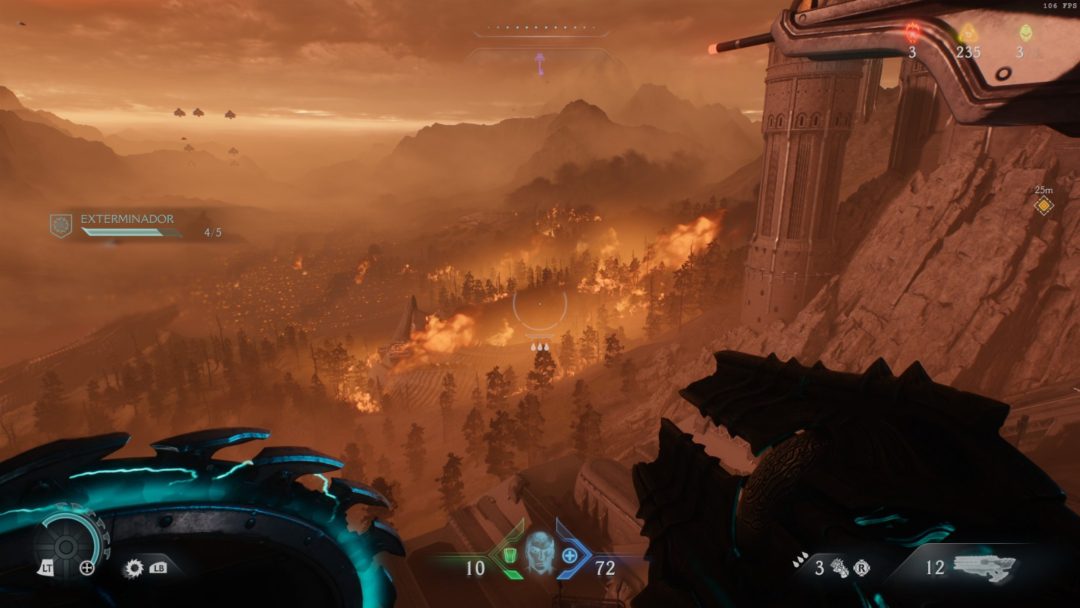This screenshot has width=1080, height=608.
Task: Click the red demonic resource icon
Action: point(912,32)
